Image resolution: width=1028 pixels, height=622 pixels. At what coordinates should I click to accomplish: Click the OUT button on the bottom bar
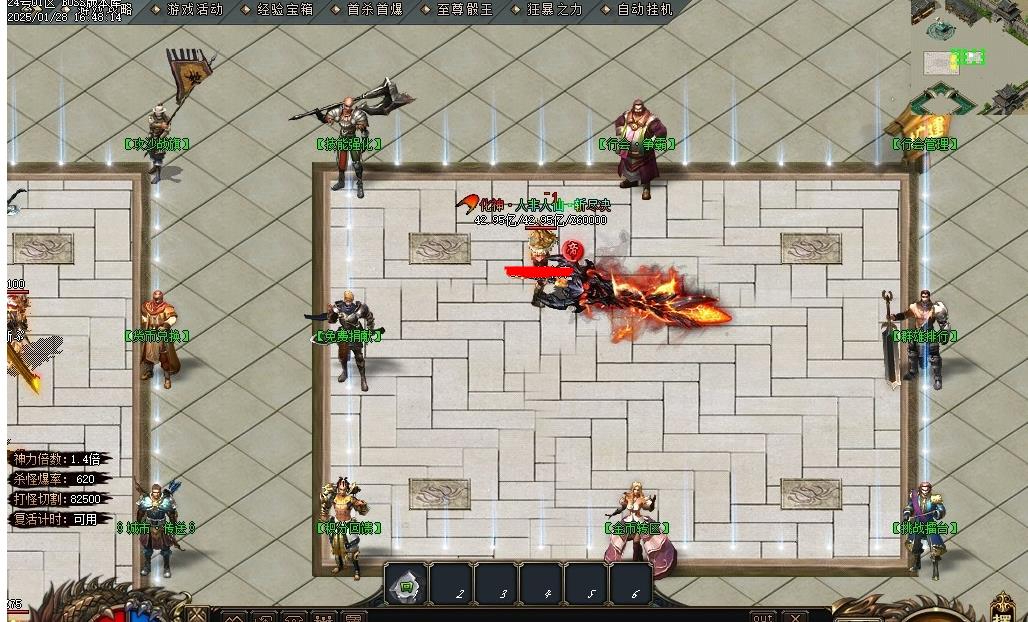tap(763, 616)
